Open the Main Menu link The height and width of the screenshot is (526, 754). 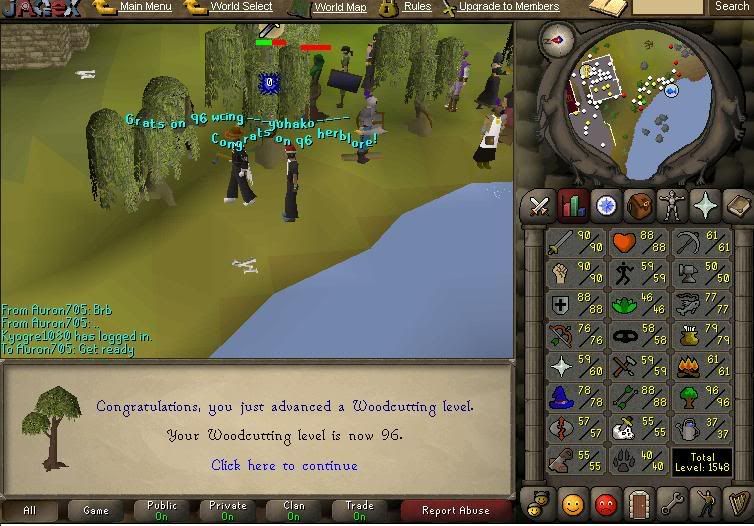145,7
